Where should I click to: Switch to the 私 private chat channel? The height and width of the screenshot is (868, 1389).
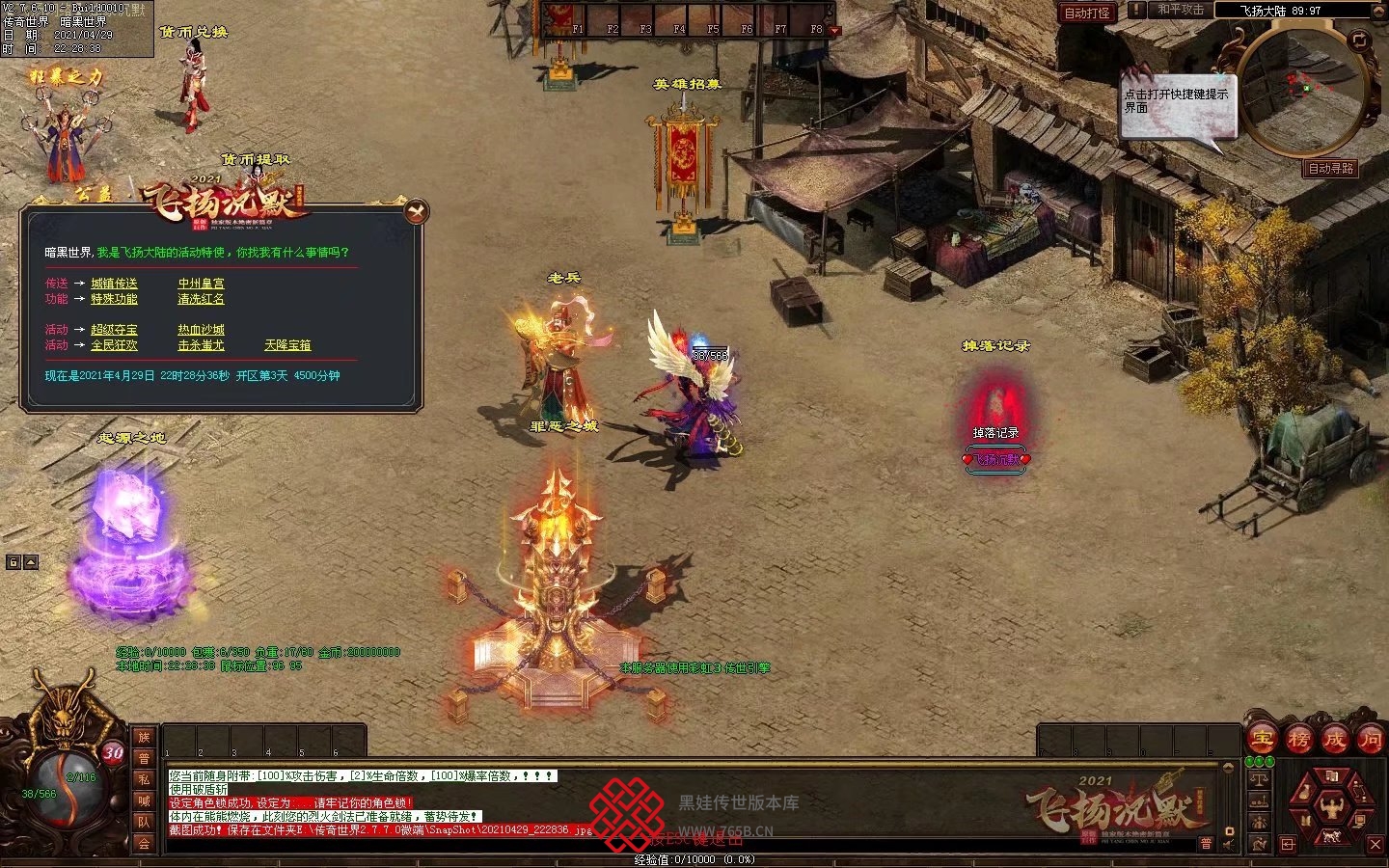point(144,779)
